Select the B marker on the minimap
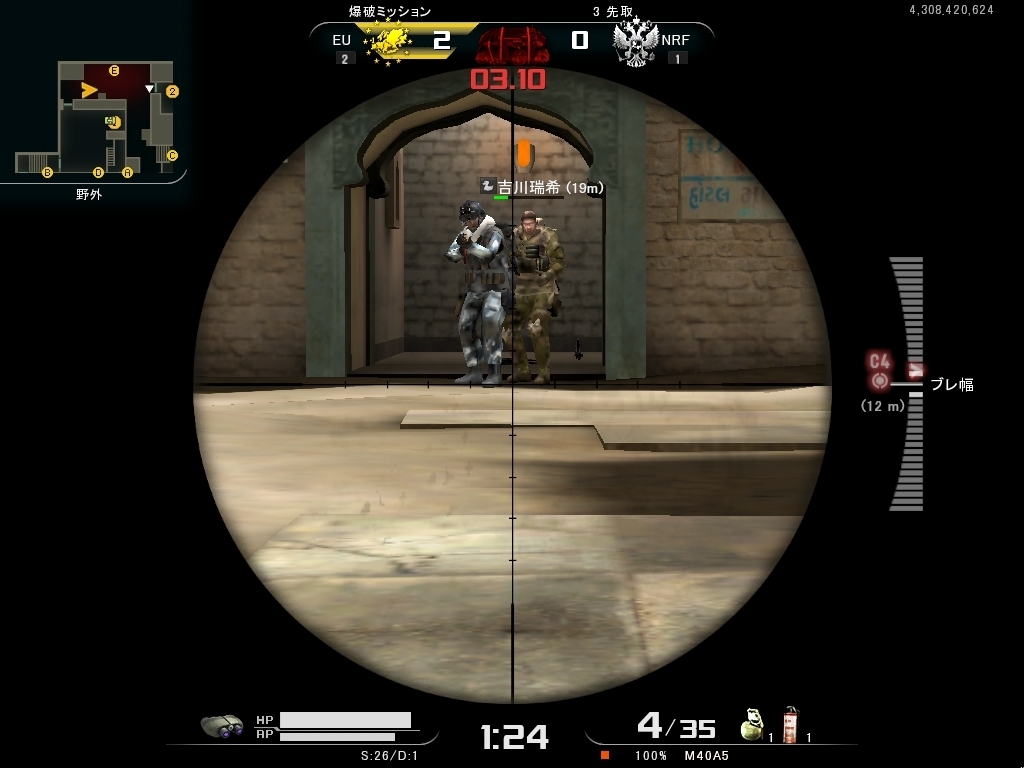Viewport: 1024px width, 768px height. point(47,173)
